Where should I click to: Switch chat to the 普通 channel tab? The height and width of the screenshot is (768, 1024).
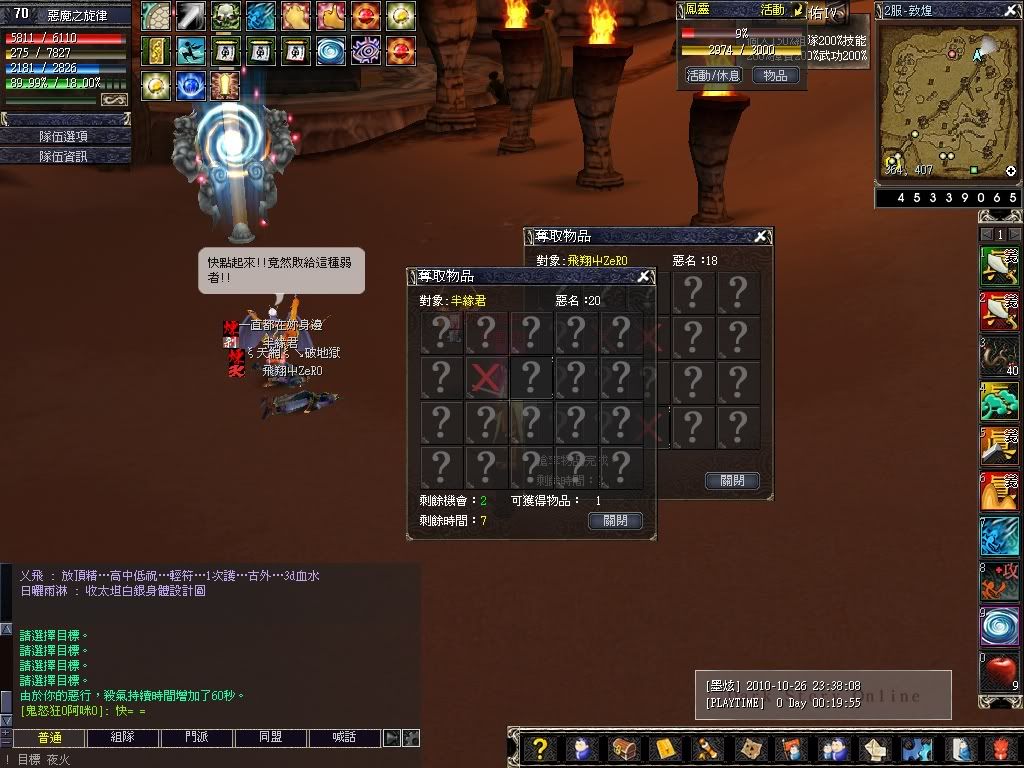pos(49,738)
